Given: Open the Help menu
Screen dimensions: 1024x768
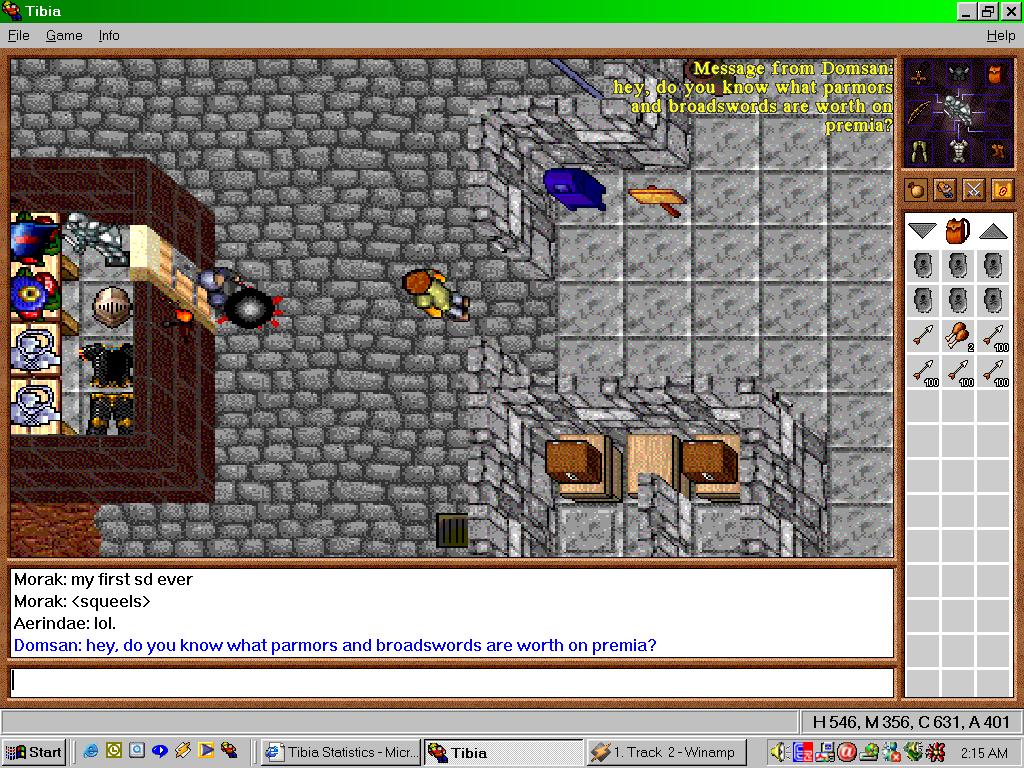Looking at the screenshot, I should point(1000,35).
